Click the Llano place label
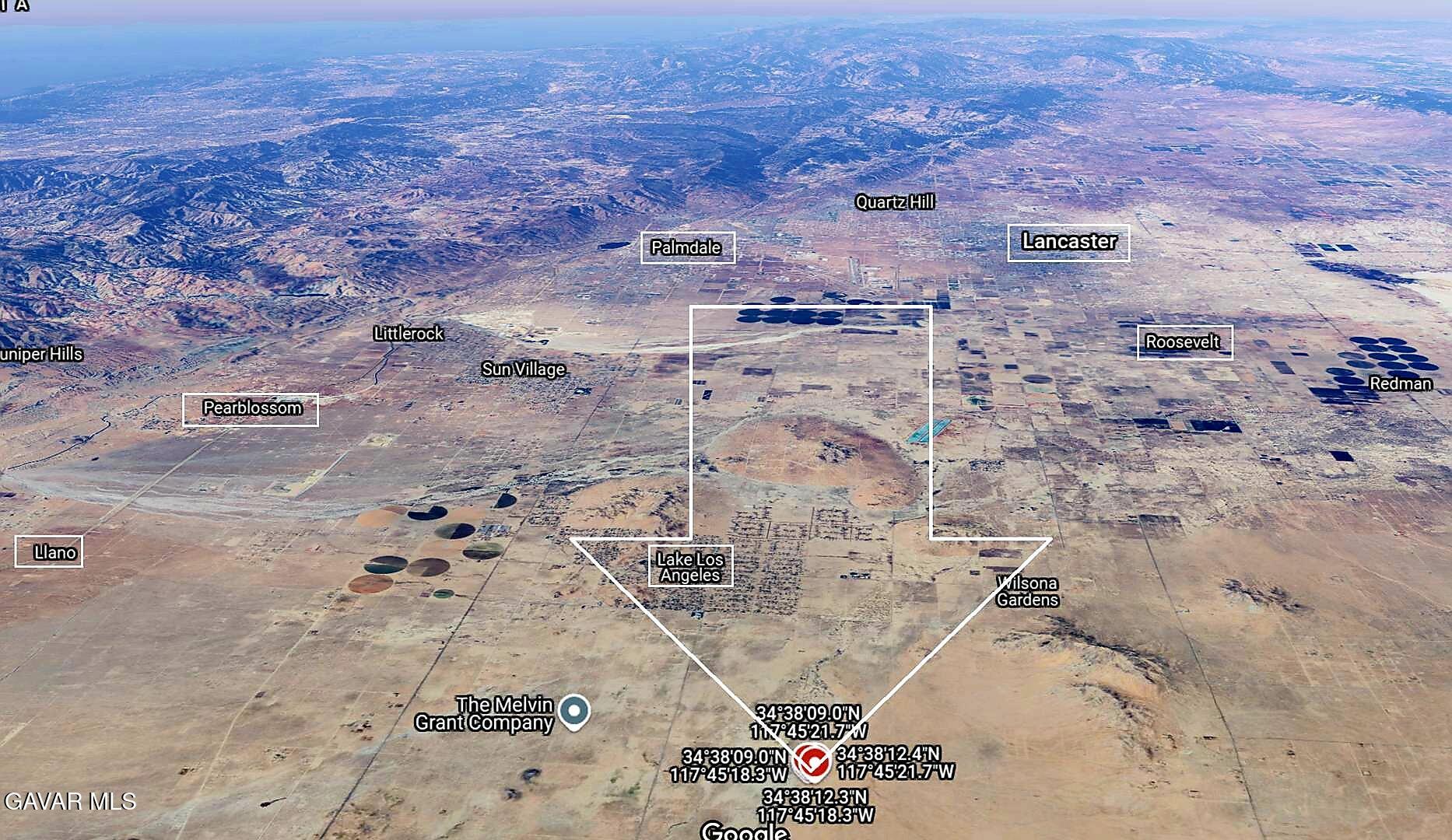 pos(55,553)
